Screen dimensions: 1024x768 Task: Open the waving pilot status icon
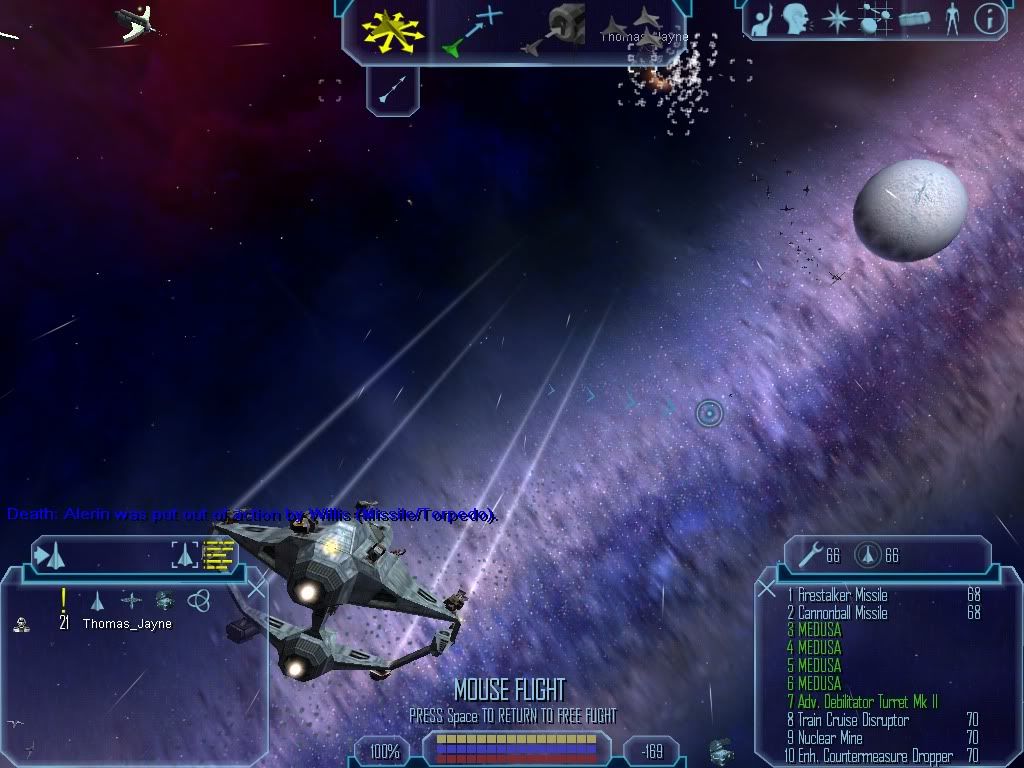click(x=762, y=19)
